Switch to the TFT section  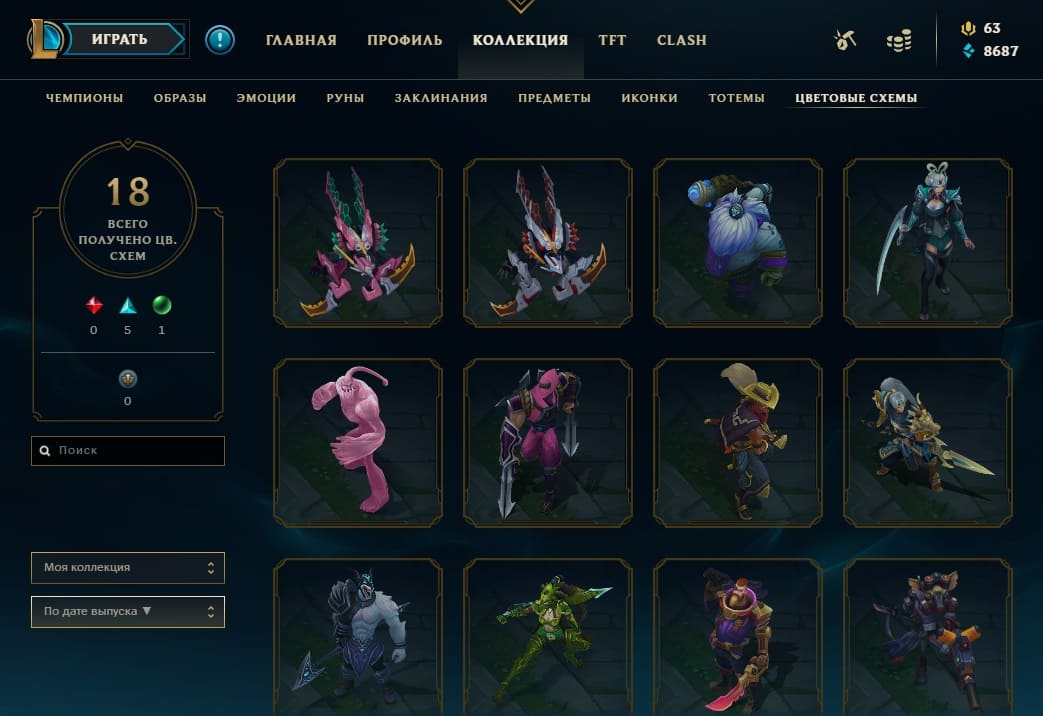612,41
